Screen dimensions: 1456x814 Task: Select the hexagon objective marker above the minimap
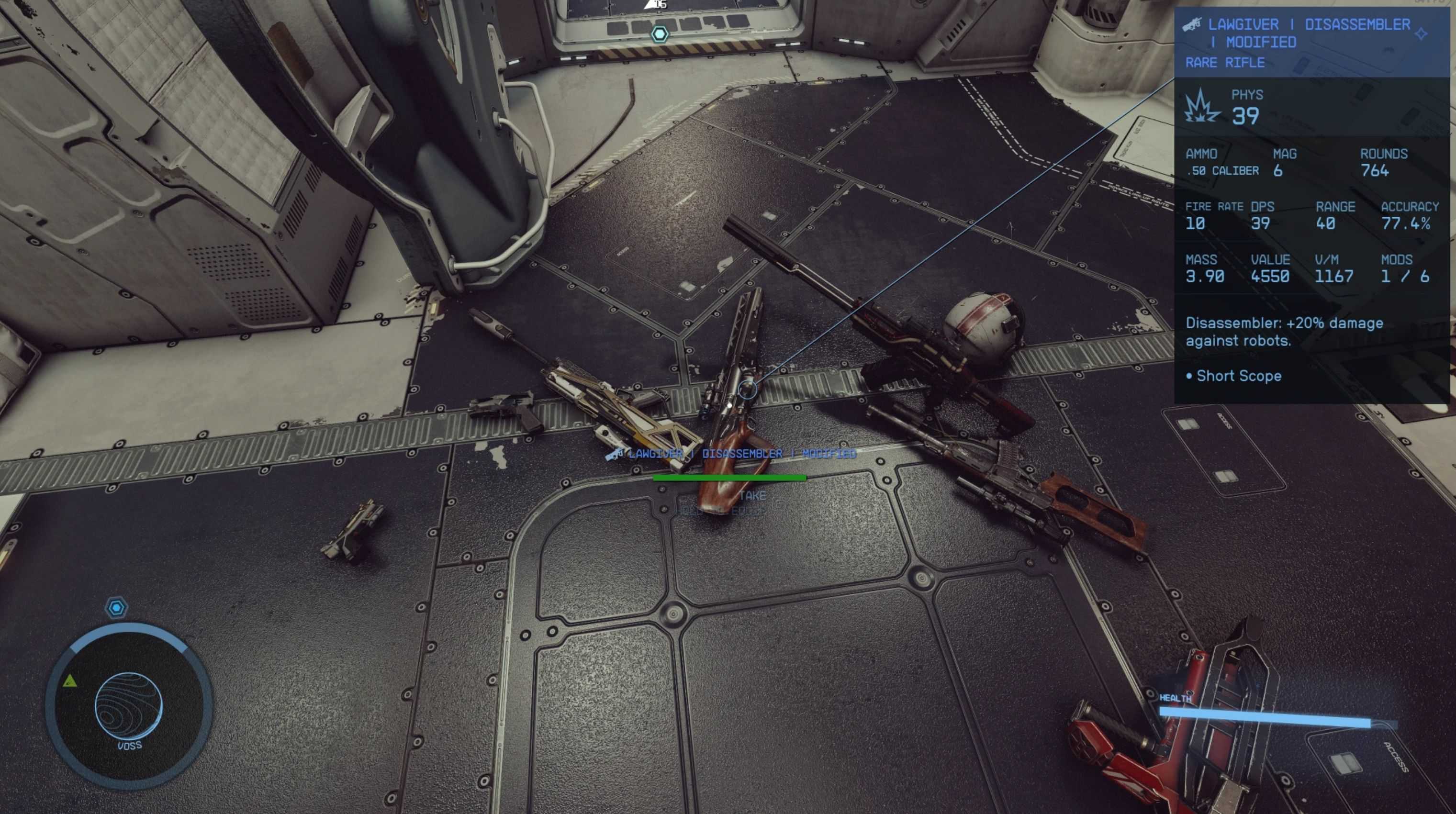point(116,608)
